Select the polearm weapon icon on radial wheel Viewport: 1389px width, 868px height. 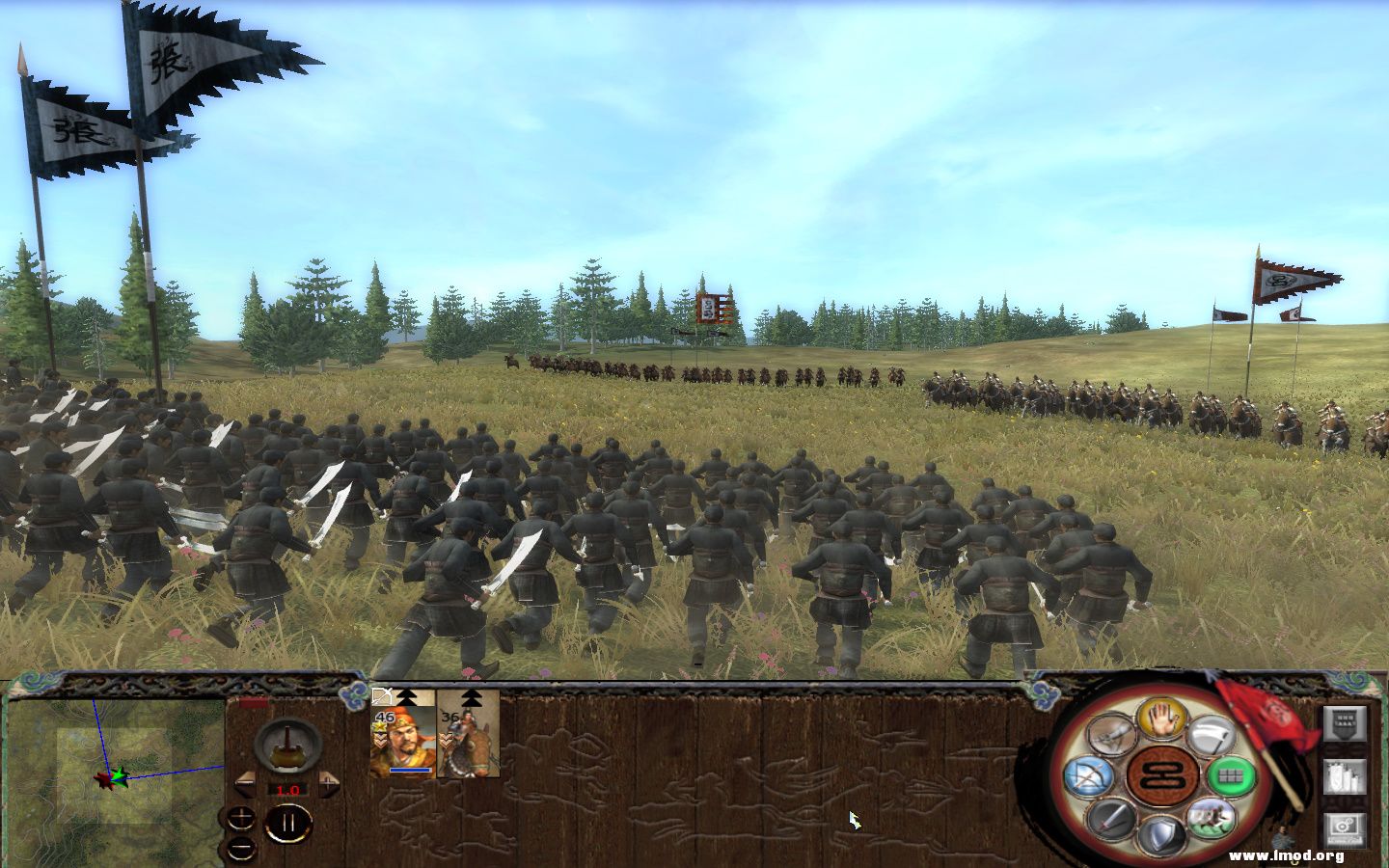pyautogui.click(x=1214, y=735)
